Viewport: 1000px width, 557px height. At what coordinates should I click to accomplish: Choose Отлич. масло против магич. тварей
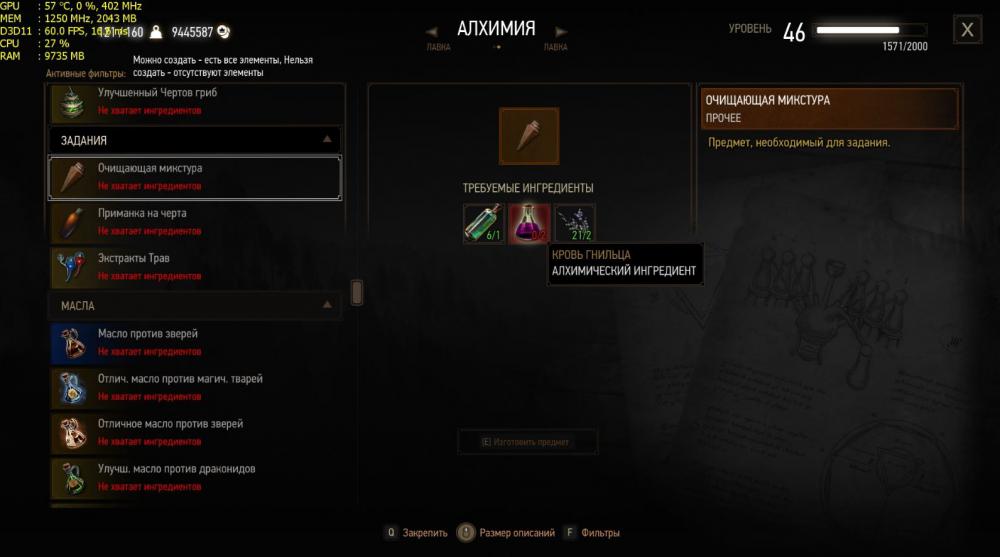coord(195,387)
